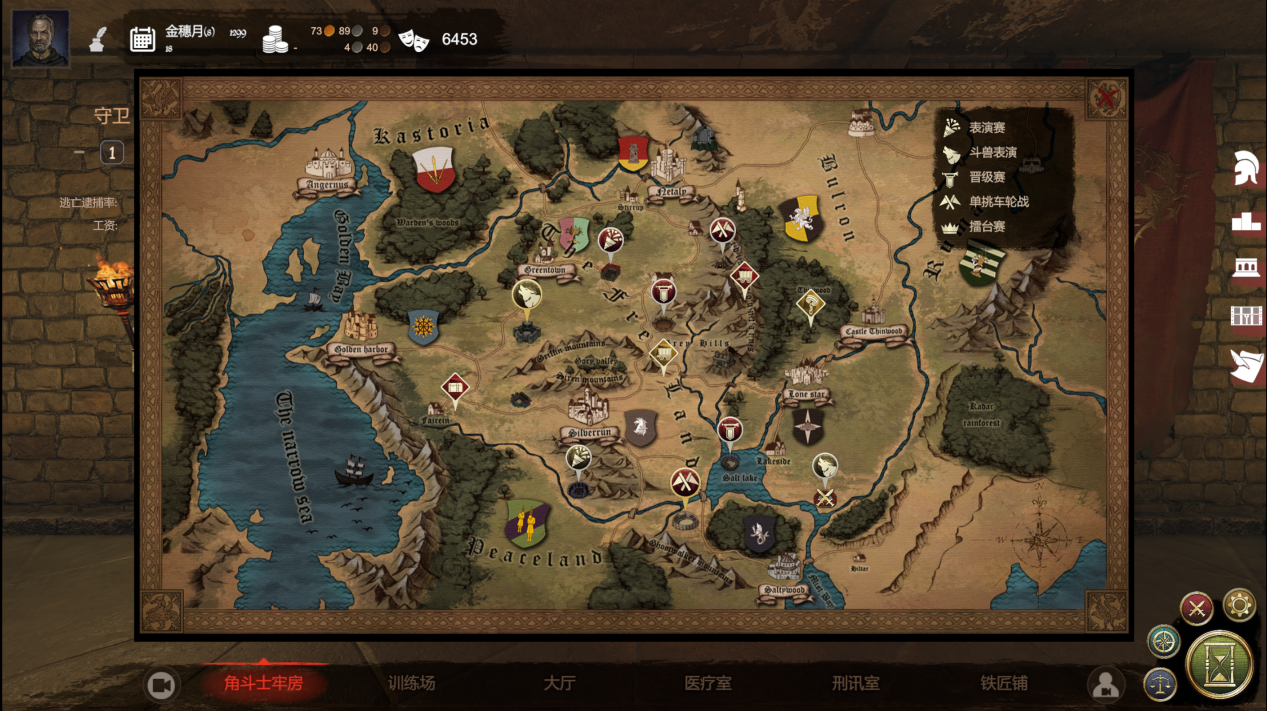Viewport: 1267px width, 711px height.
Task: Open the calendar icon
Action: click(x=143, y=39)
